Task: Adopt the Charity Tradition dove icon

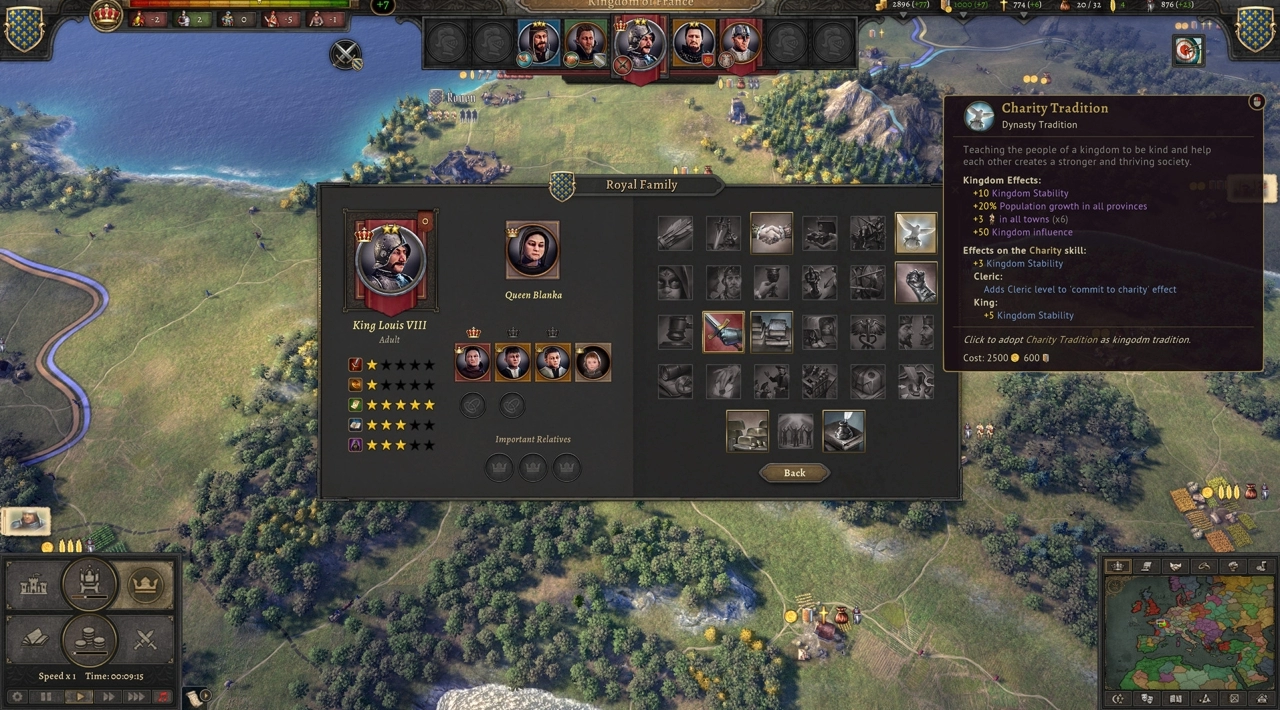Action: point(916,233)
